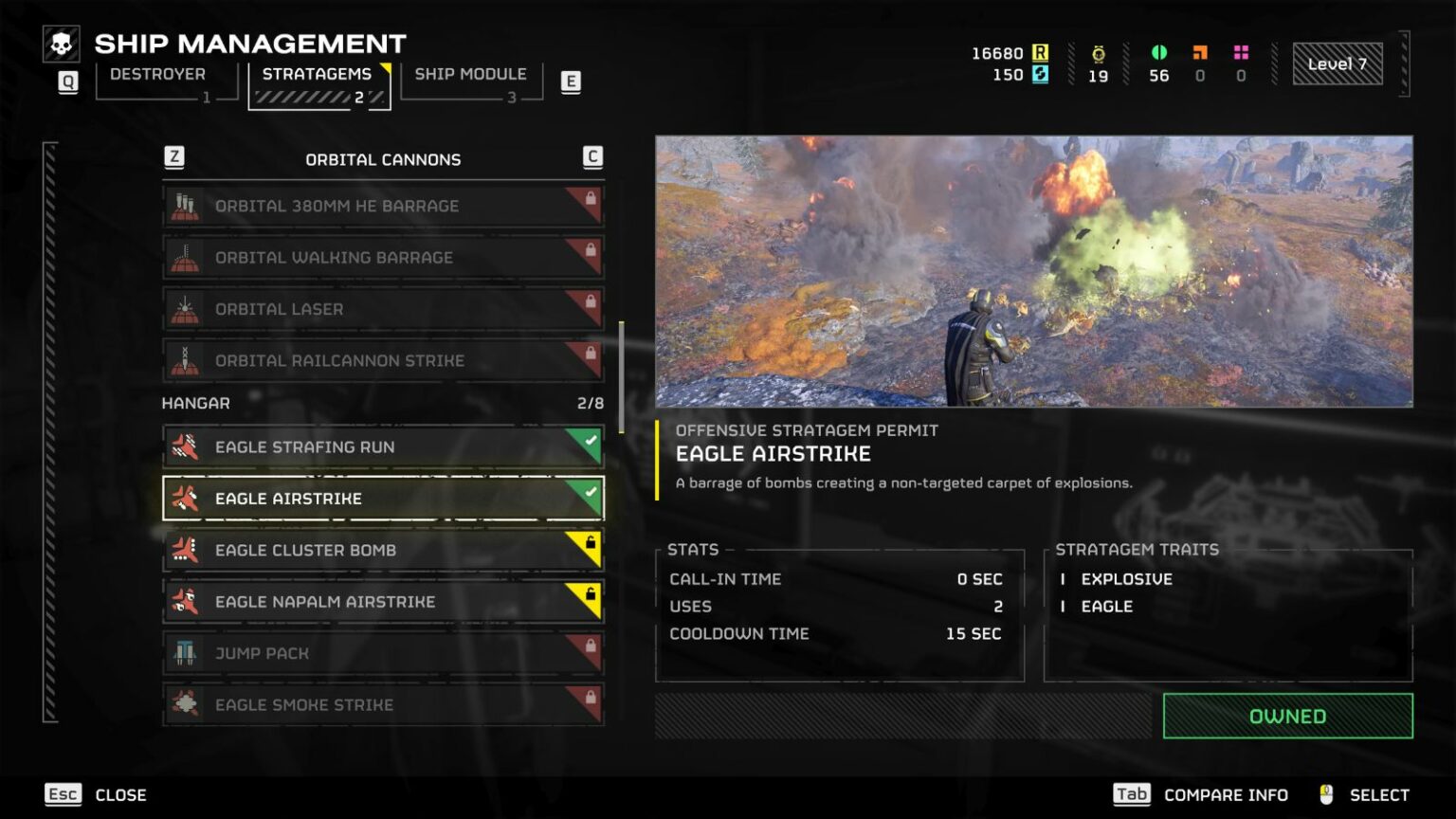Screen dimensions: 1456x819
Task: Select Orbital 380MM HE Barrage
Action: click(x=383, y=206)
